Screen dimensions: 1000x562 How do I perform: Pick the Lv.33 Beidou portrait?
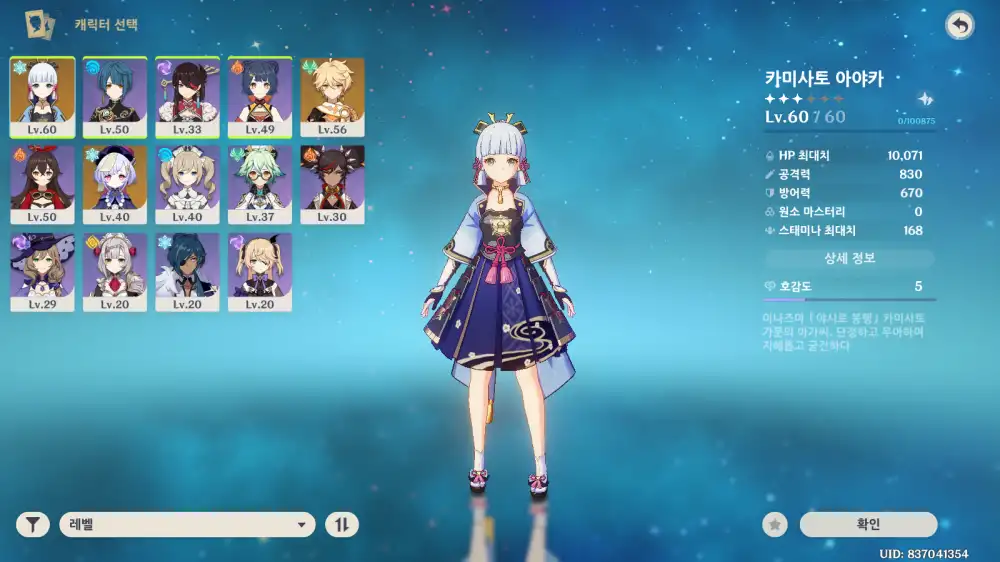pyautogui.click(x=187, y=96)
